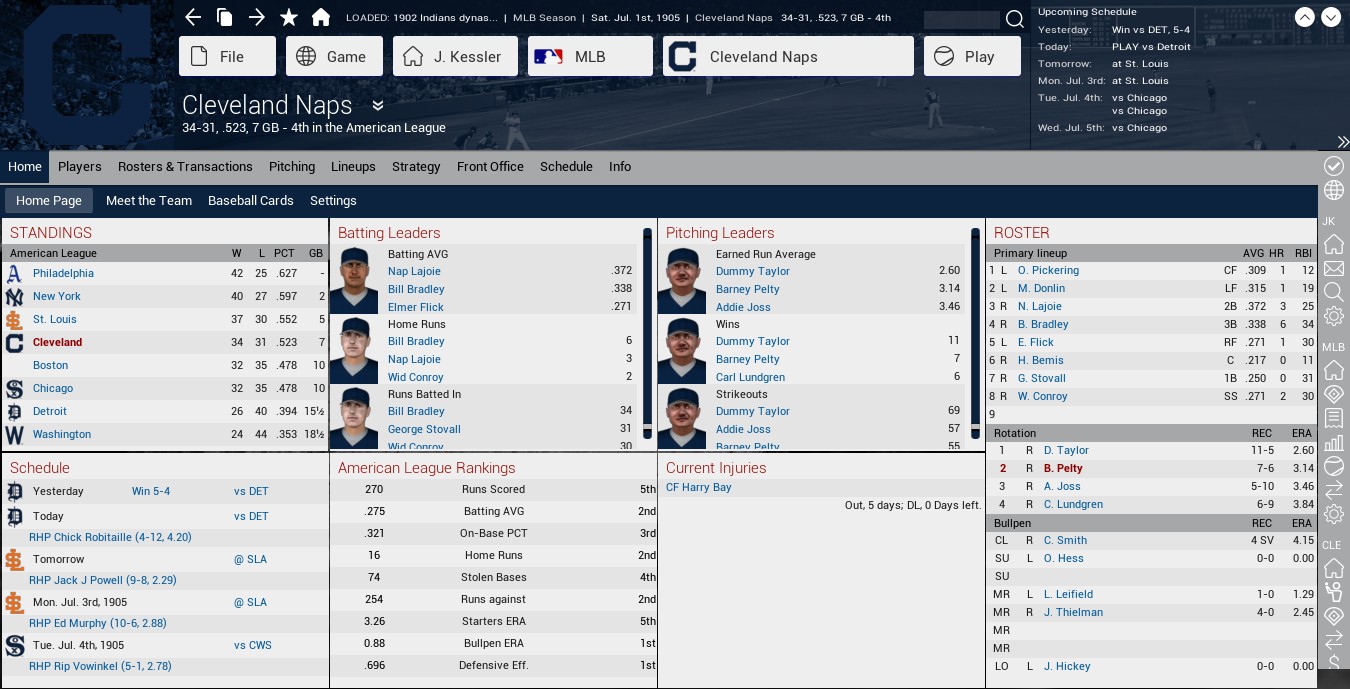Screen dimensions: 1350x689
Task: Go to the Front Office tab
Action: (x=490, y=167)
